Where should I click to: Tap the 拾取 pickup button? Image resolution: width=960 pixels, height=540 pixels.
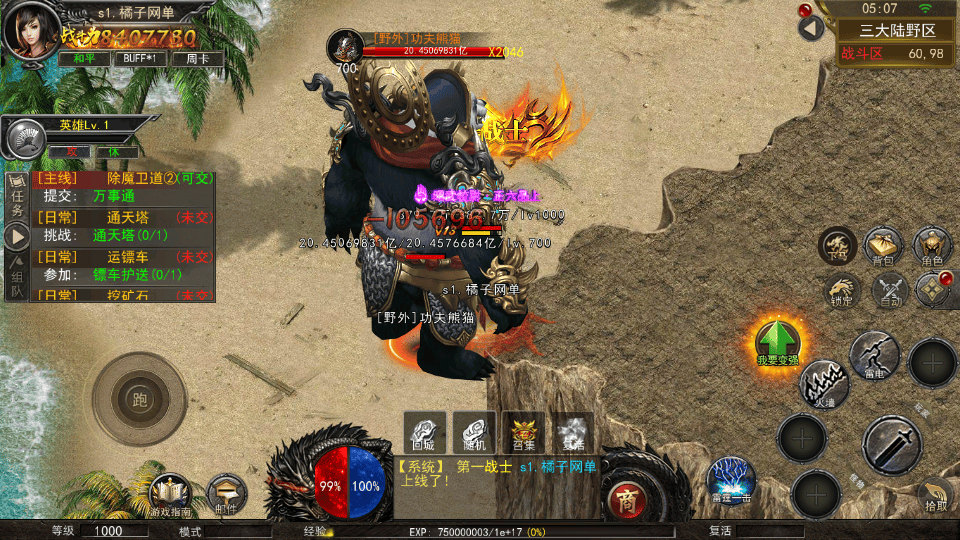[935, 493]
